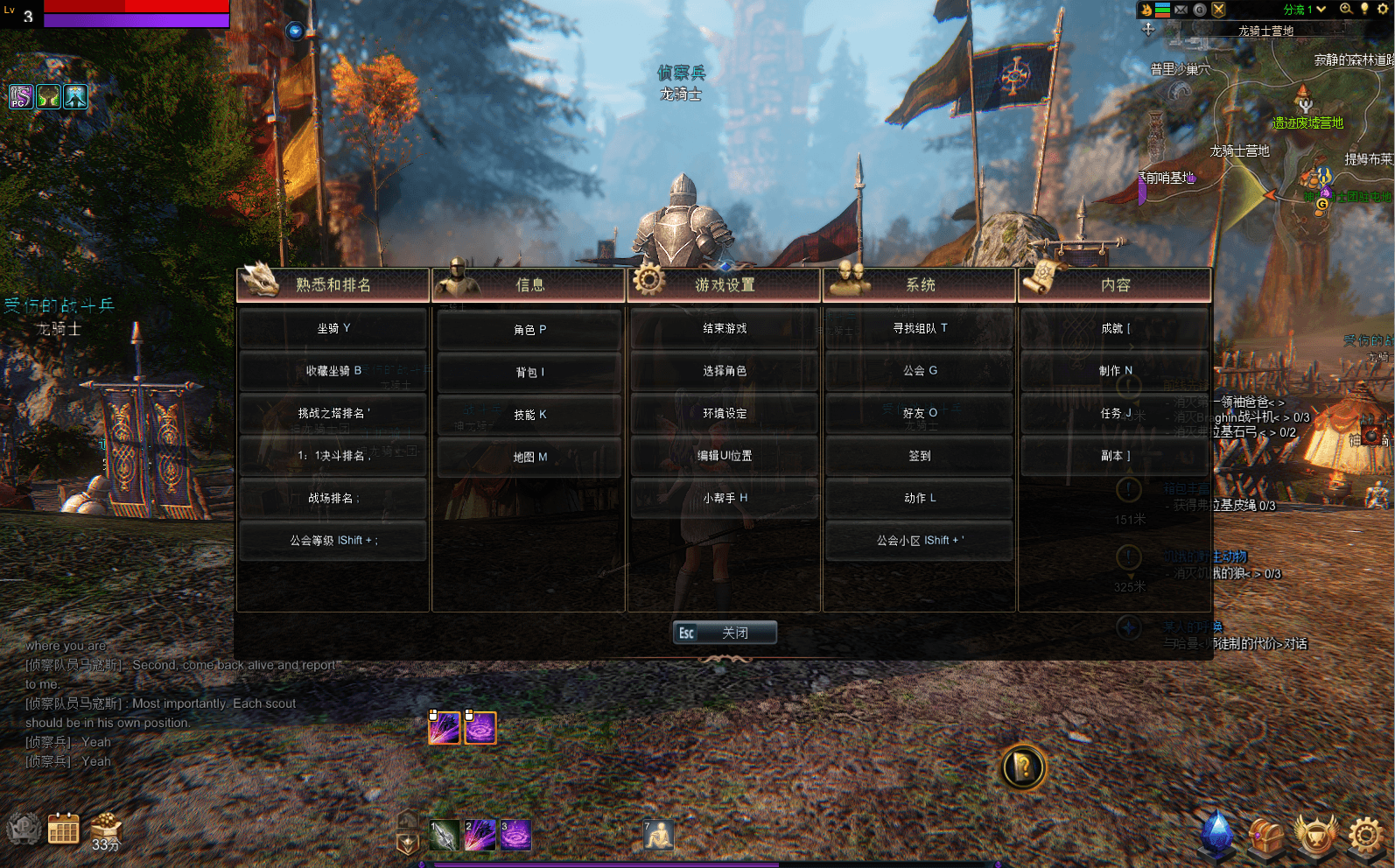Show the 地图 map entry
Viewport: 1395px width, 868px height.
pyautogui.click(x=529, y=457)
